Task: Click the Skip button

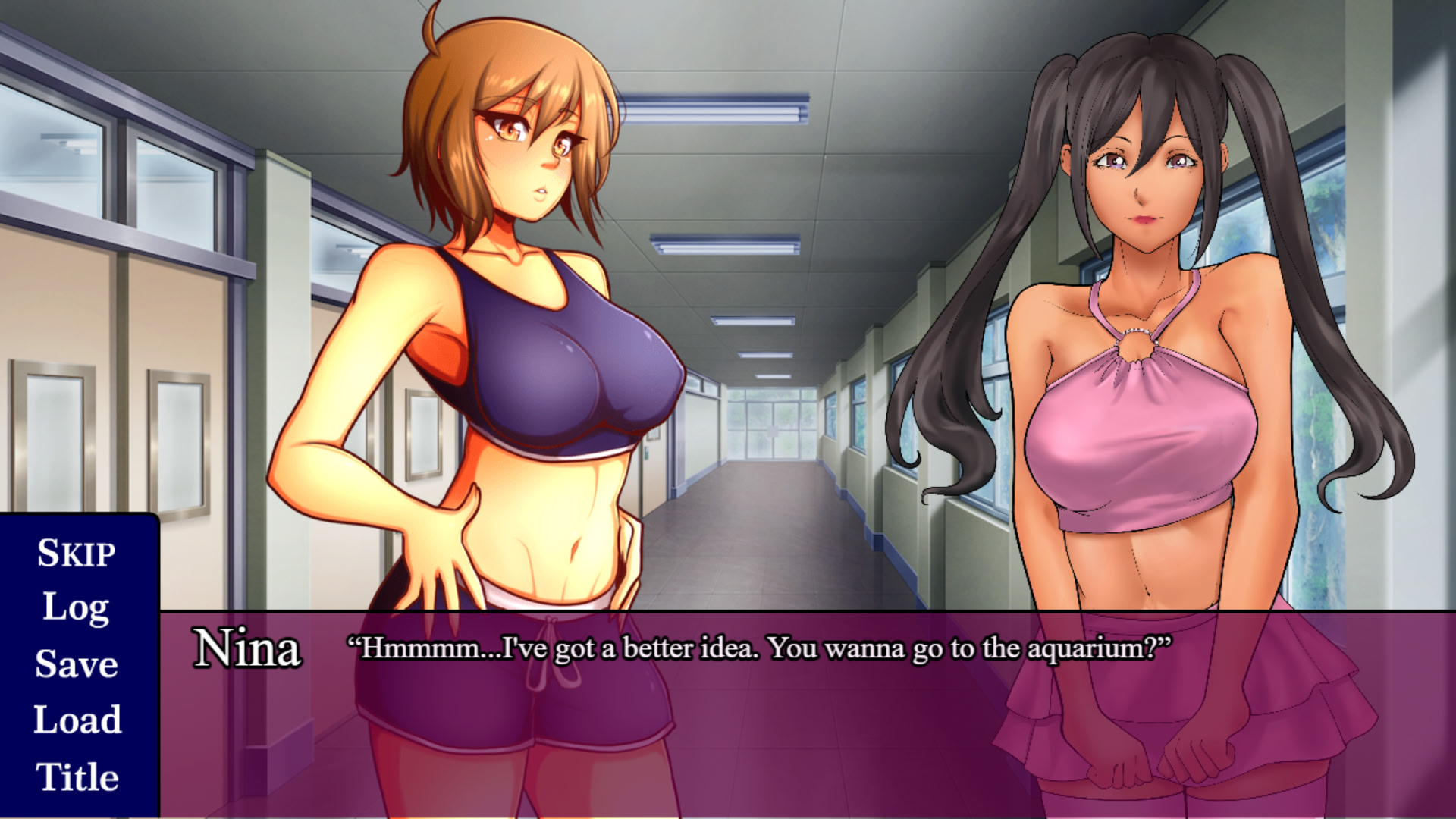Action: (77, 553)
